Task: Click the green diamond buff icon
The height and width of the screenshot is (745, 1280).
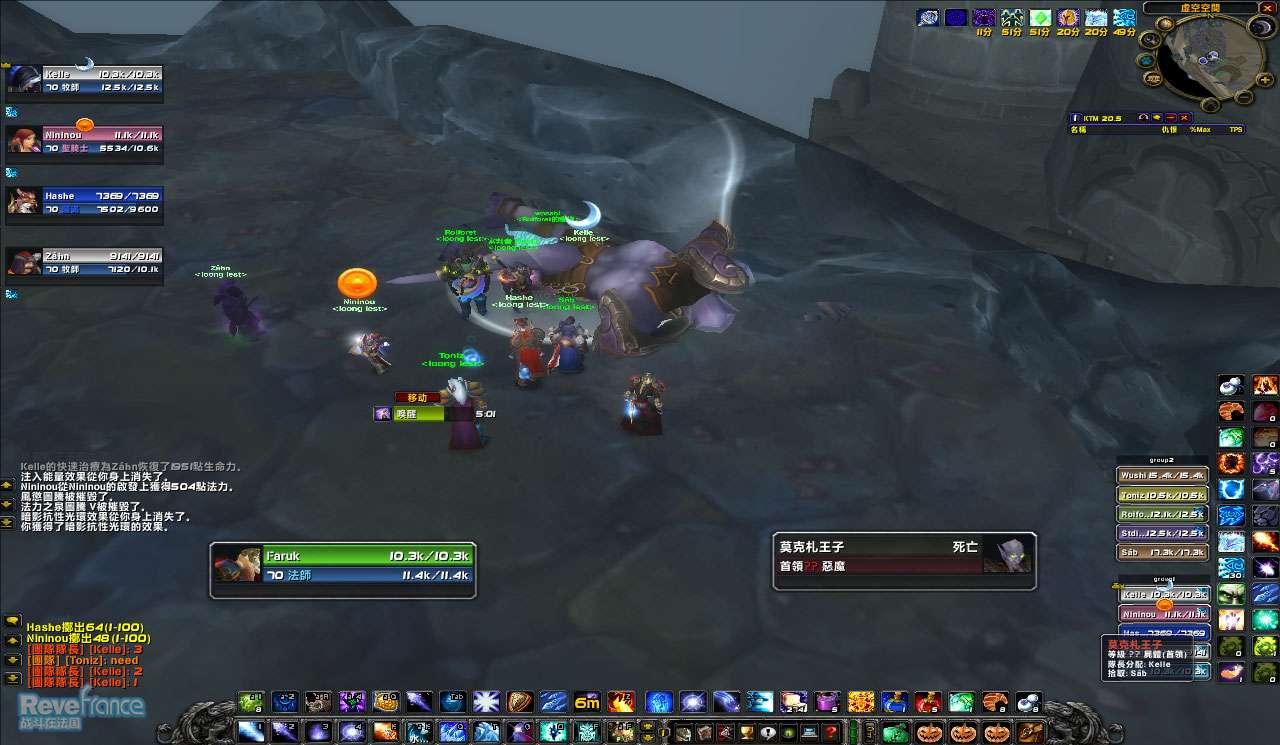Action: 1041,18
